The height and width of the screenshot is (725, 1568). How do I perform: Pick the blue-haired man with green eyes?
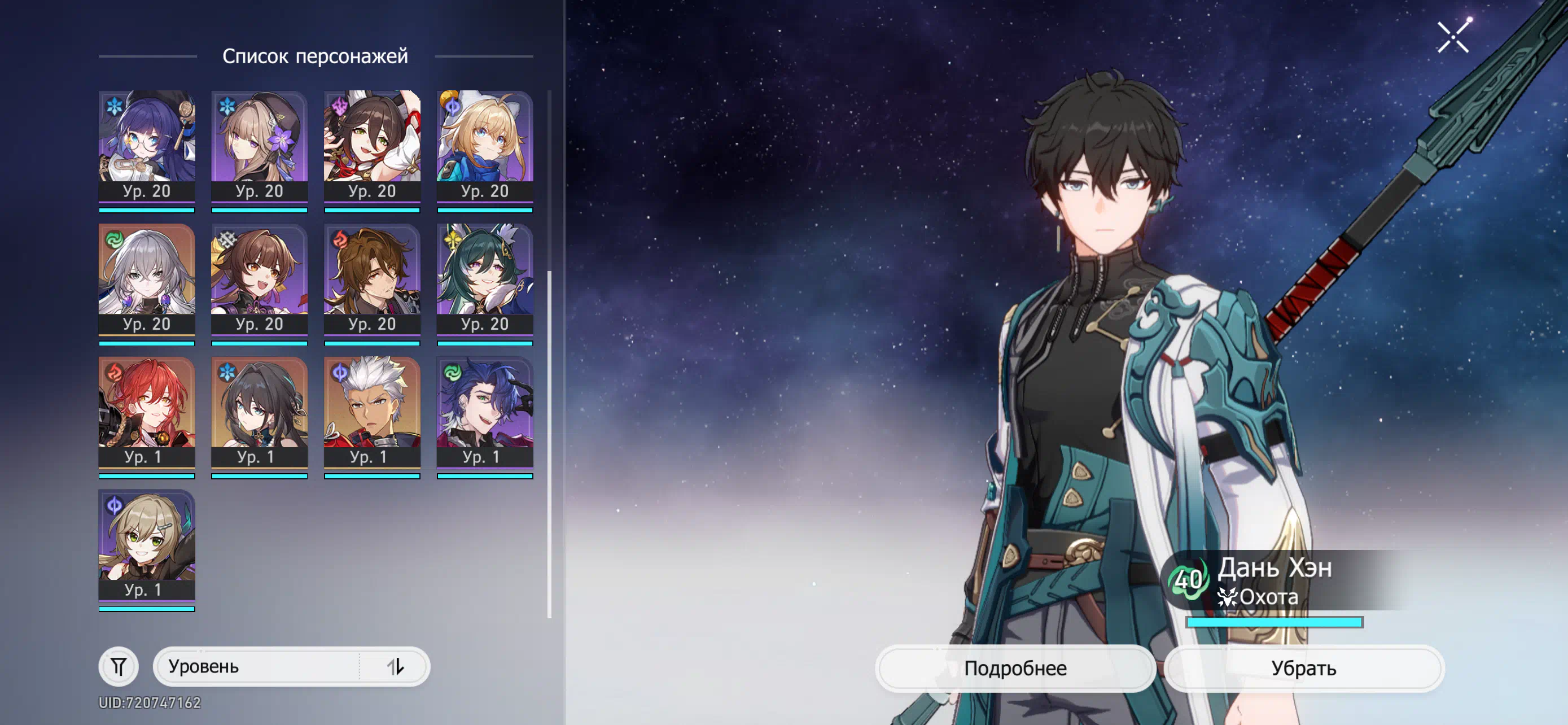click(x=484, y=412)
